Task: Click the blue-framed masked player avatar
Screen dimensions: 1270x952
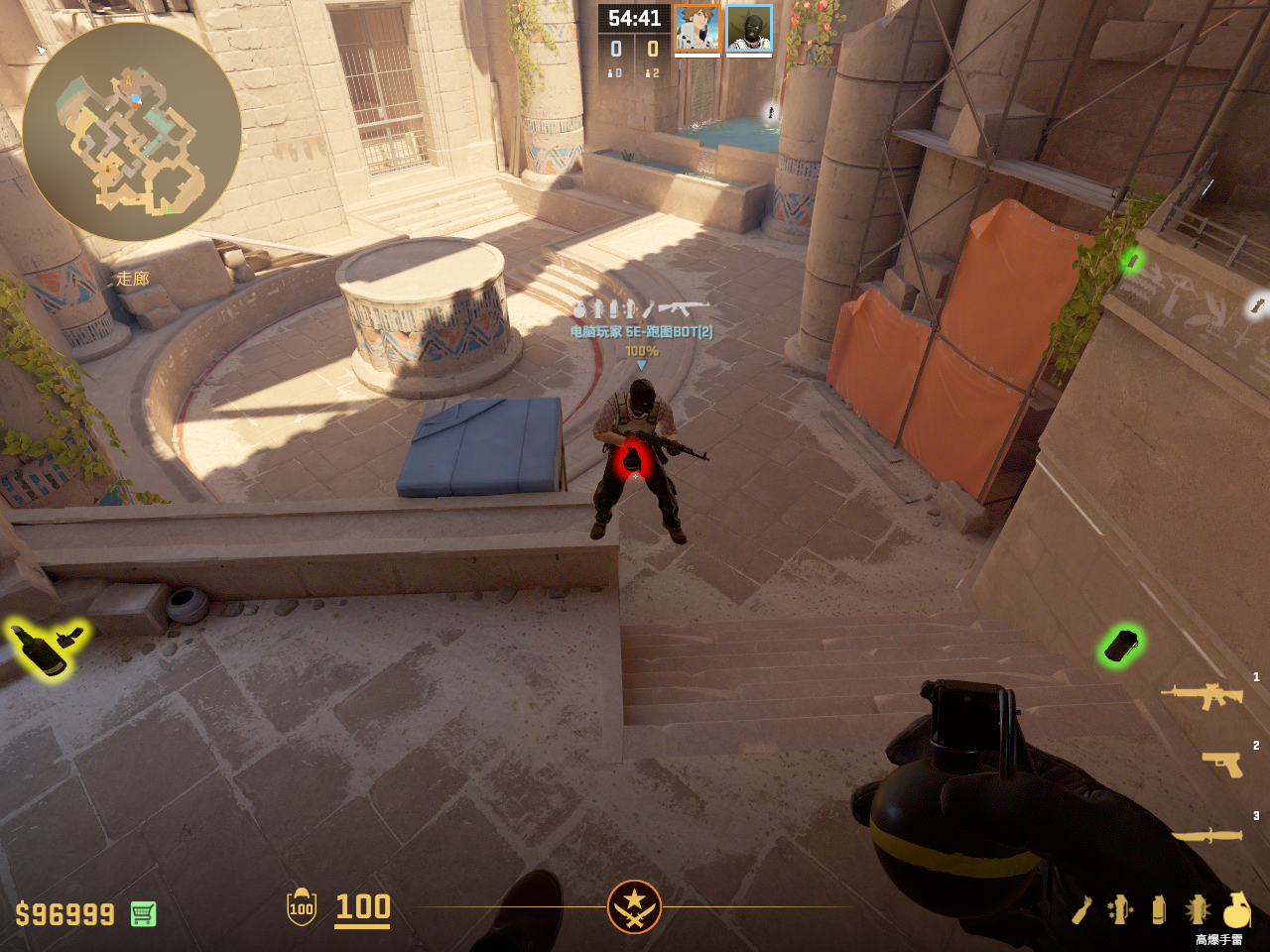Action: point(749,29)
